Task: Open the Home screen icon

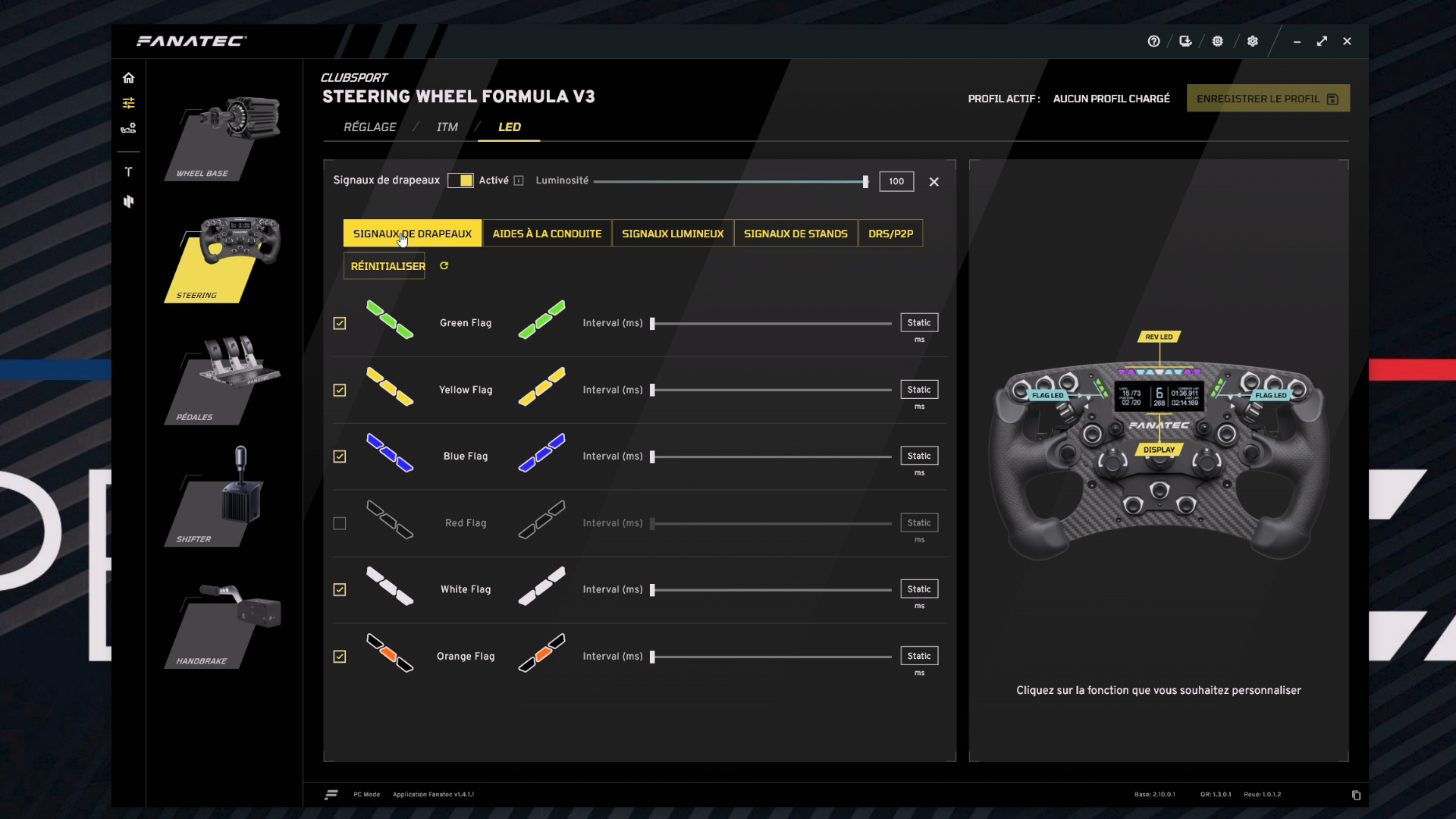Action: 129,77
